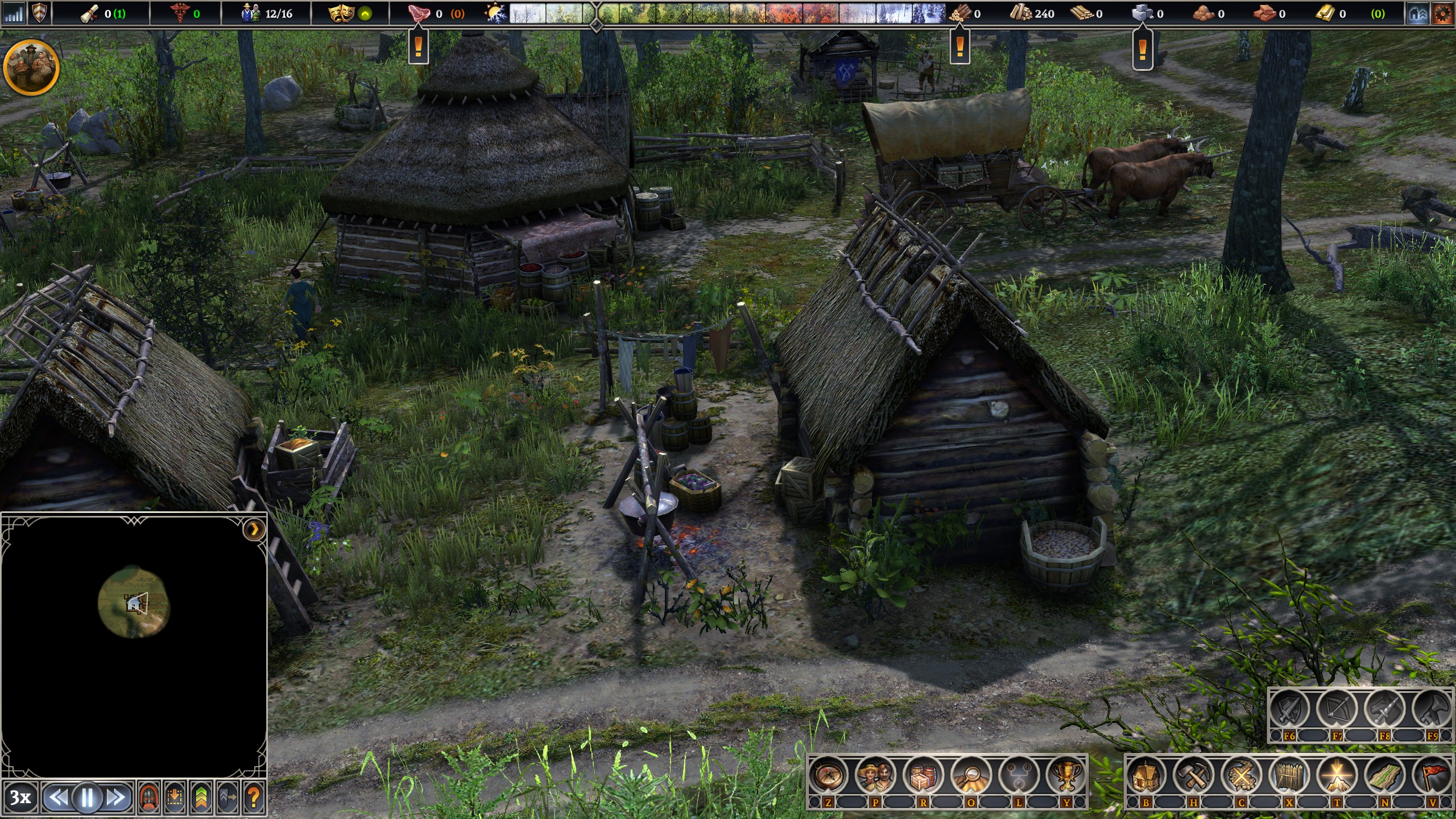Choose the wooden palisade fortification tool

[1289, 775]
